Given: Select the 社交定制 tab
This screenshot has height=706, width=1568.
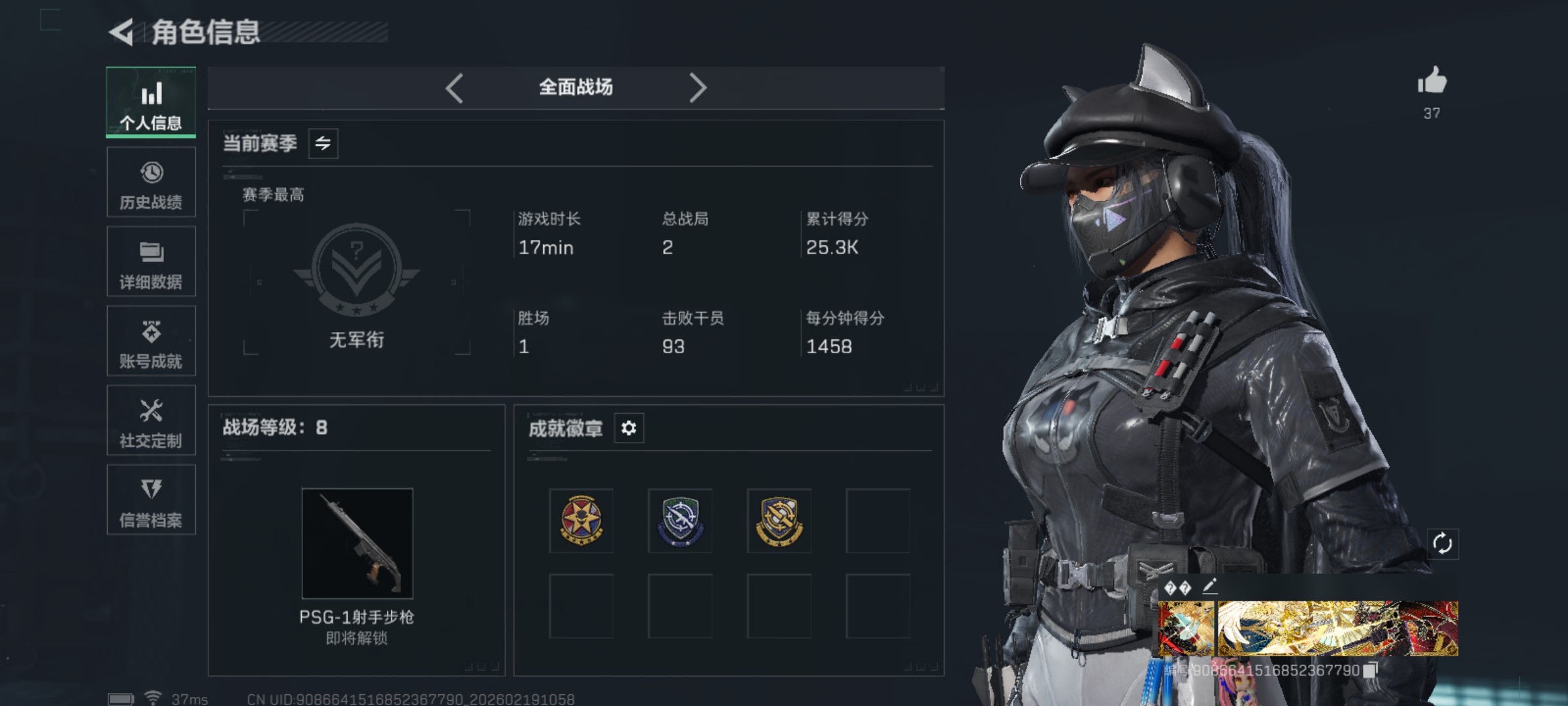Looking at the screenshot, I should coord(151,421).
